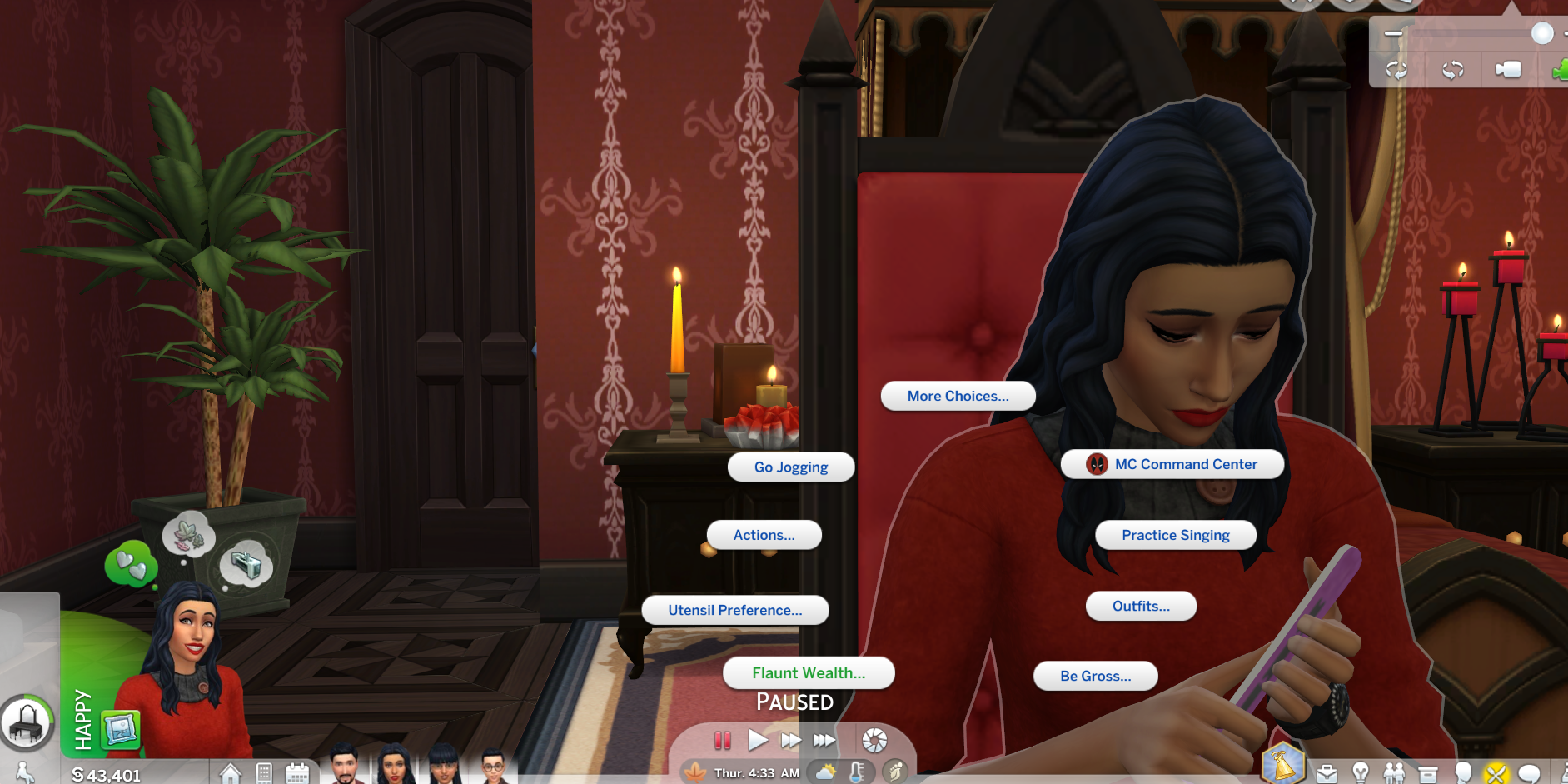The image size is (1568, 784).
Task: Expand the Actions submenu
Action: pyautogui.click(x=764, y=535)
